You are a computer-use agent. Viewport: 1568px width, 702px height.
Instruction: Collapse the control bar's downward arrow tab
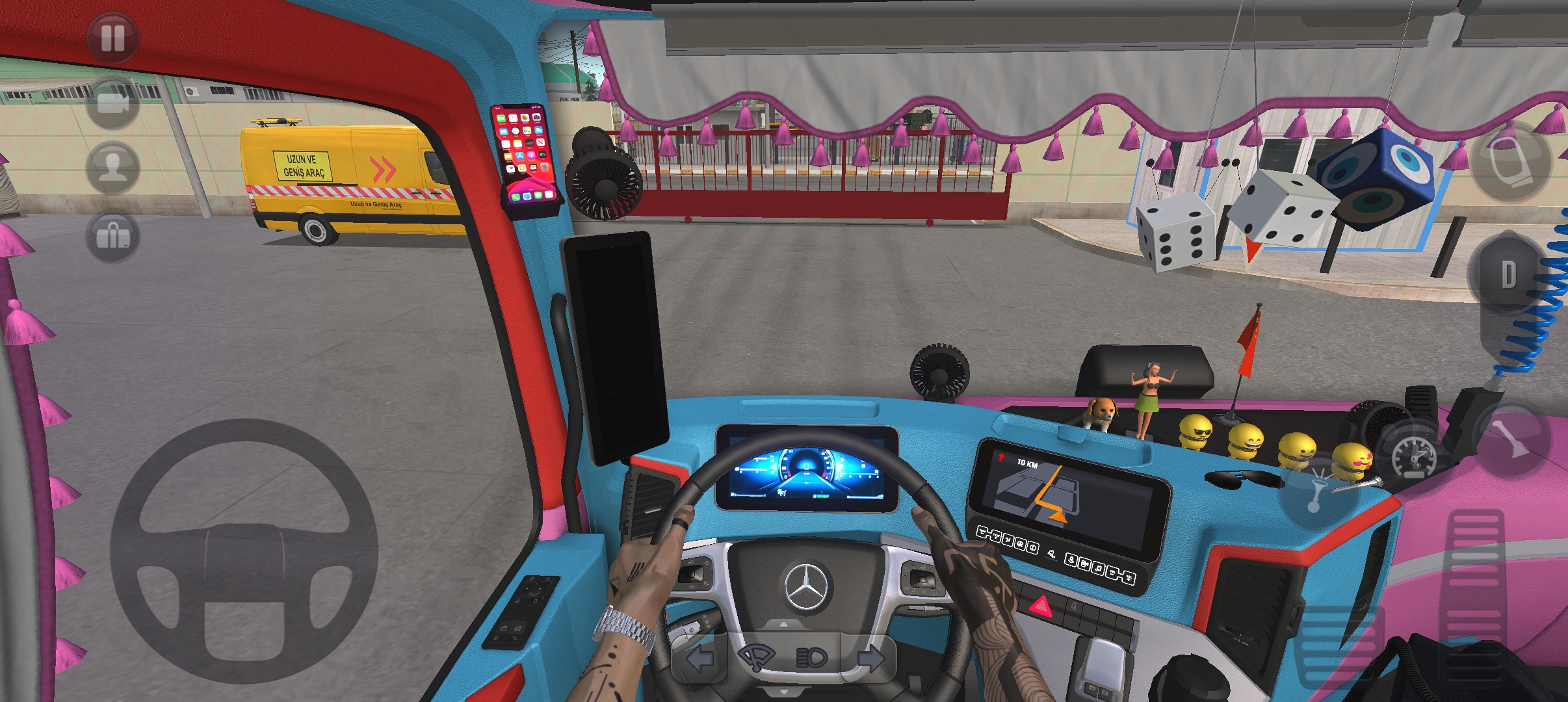click(x=783, y=692)
